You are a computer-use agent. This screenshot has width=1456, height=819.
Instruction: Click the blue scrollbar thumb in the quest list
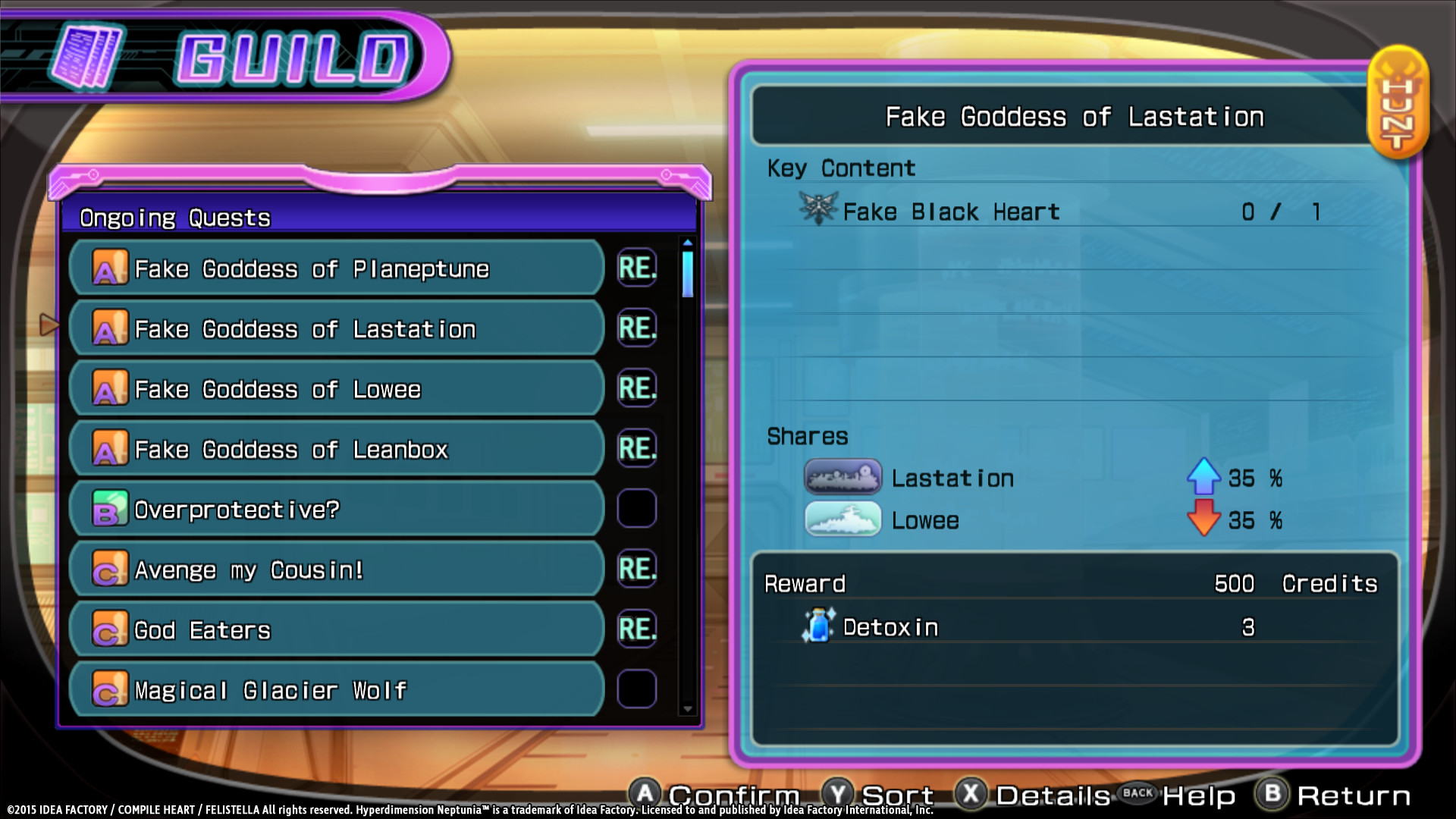(686, 273)
